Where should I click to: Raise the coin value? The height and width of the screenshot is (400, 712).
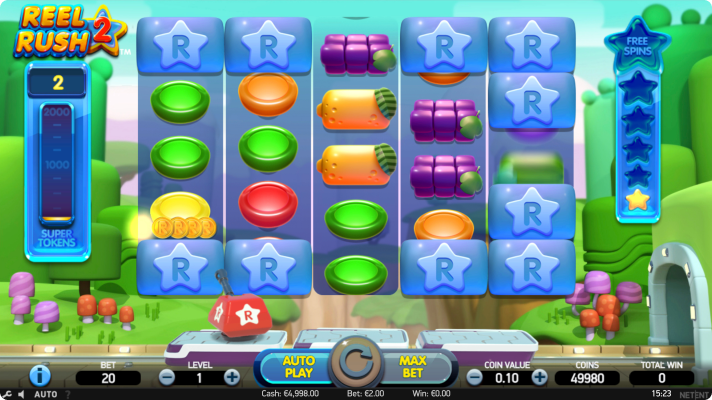(x=540, y=377)
